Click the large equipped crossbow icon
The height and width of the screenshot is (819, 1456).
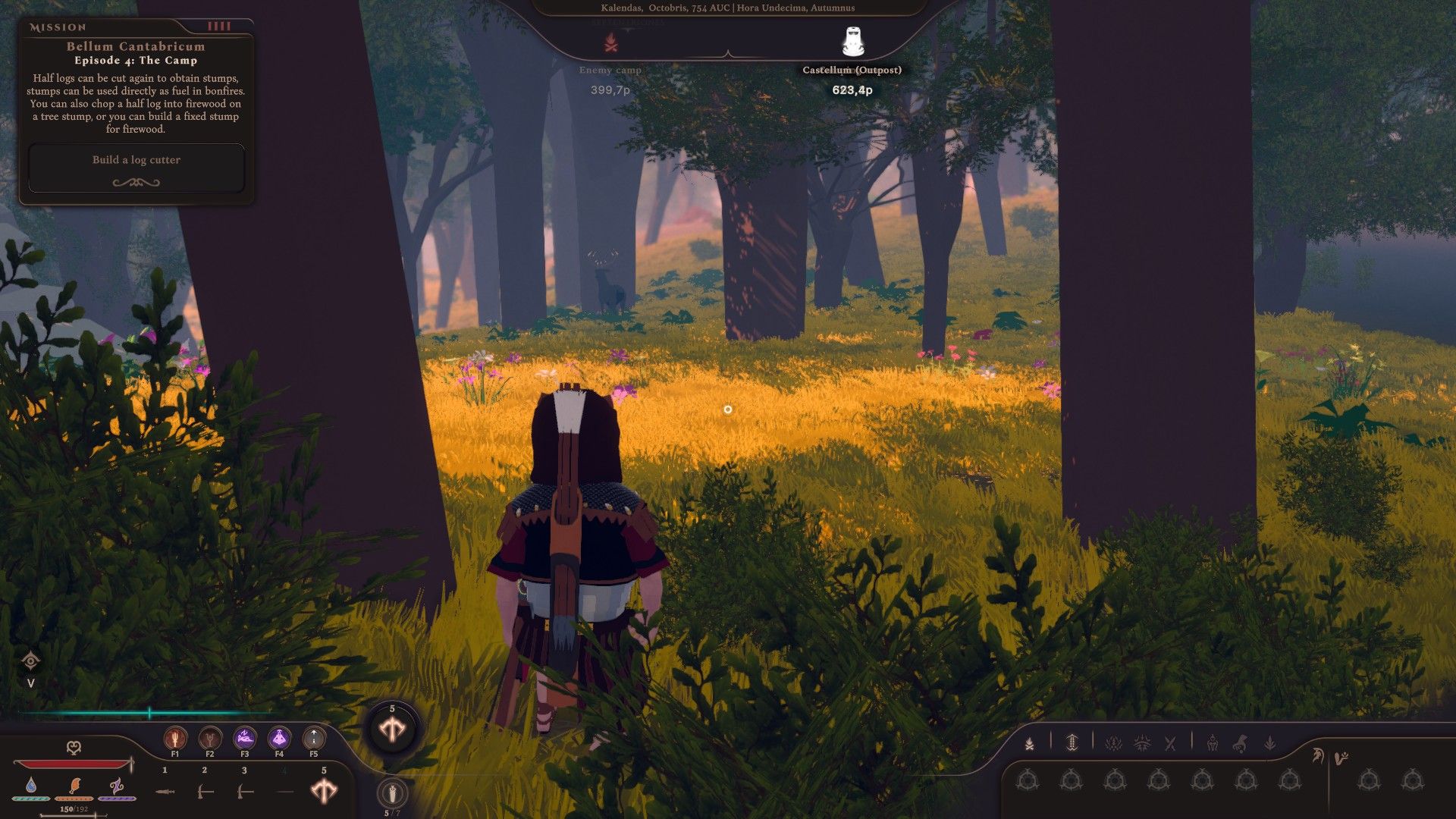tap(392, 730)
